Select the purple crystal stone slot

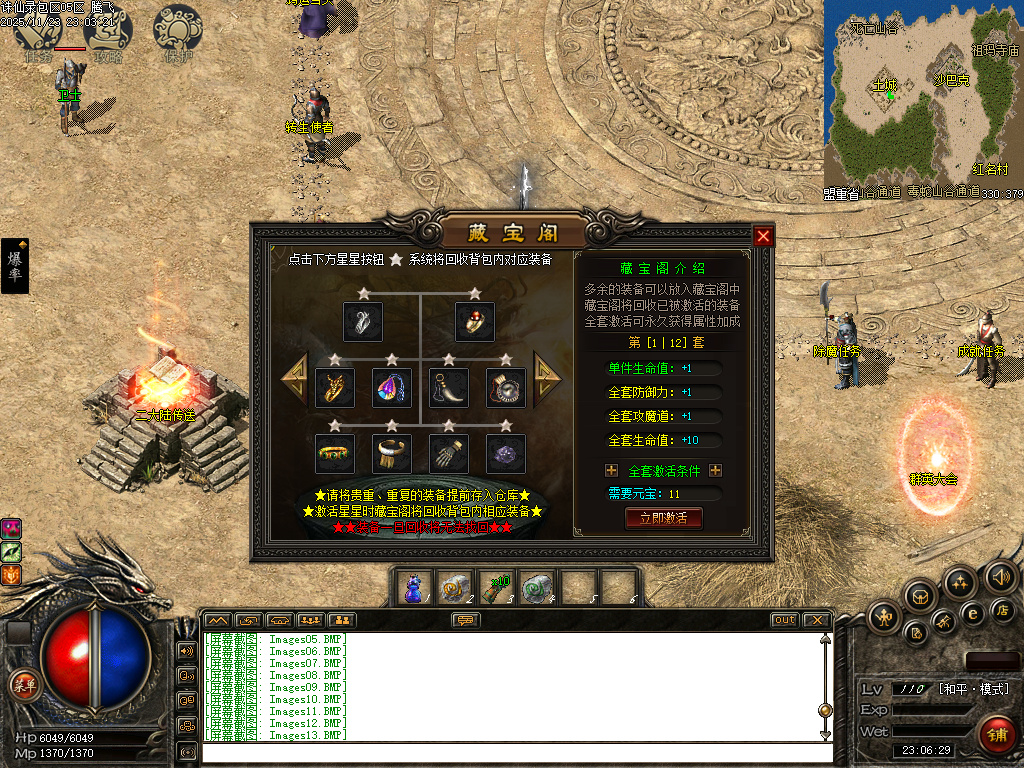tap(505, 453)
